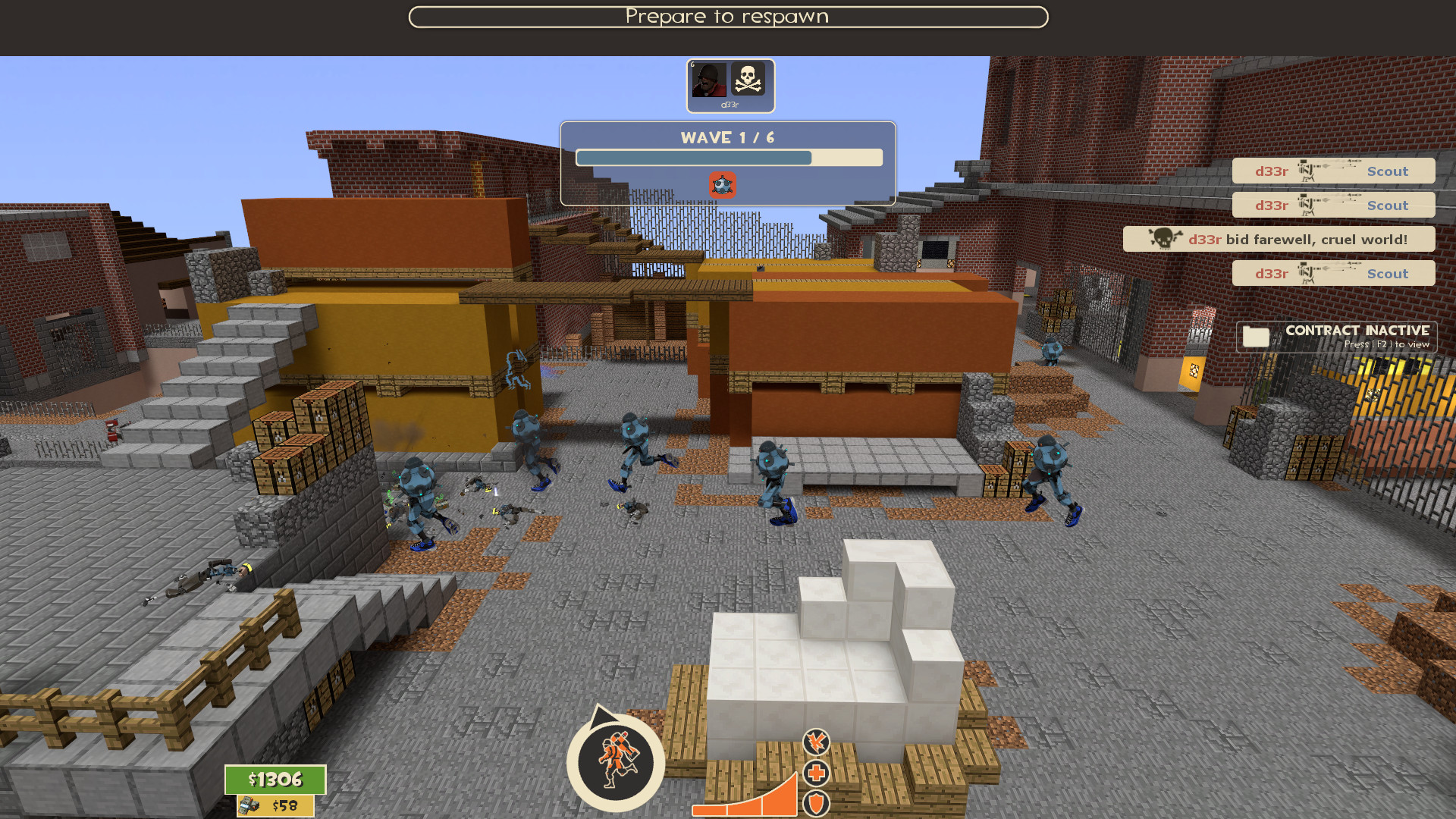
Task: Select the Prepare to respawn banner
Action: pos(728,16)
